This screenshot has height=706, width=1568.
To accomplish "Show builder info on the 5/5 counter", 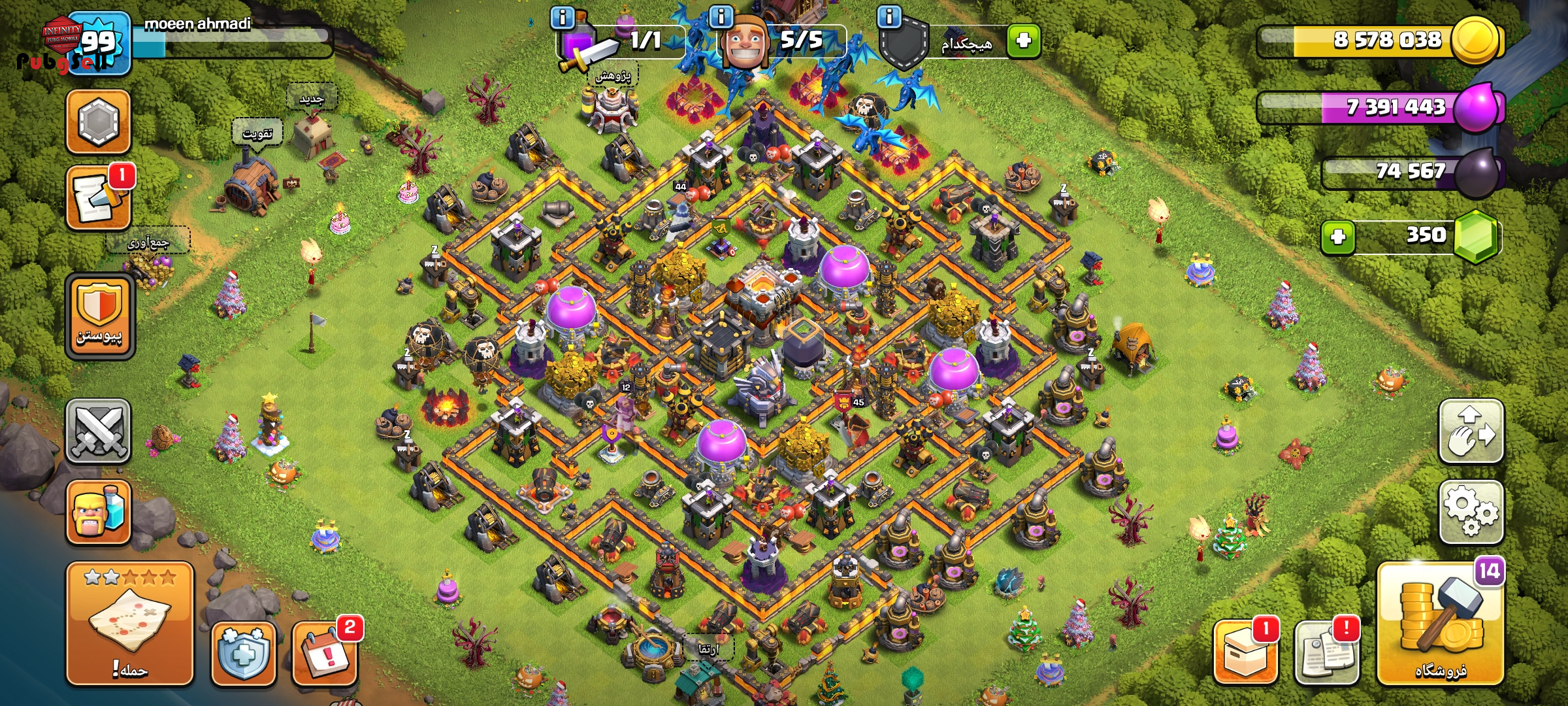I will click(x=721, y=17).
